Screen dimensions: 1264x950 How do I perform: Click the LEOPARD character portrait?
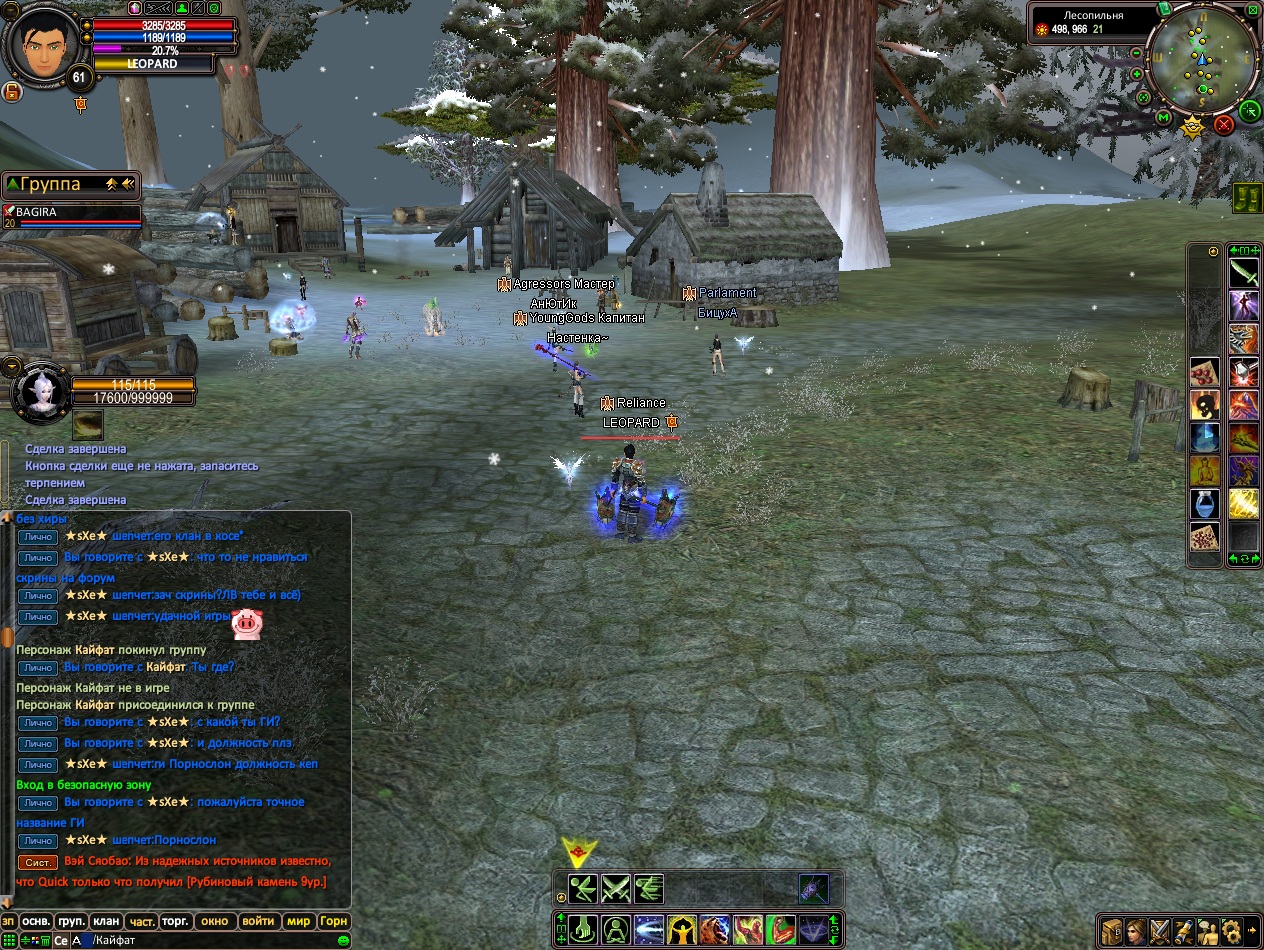[x=38, y=42]
